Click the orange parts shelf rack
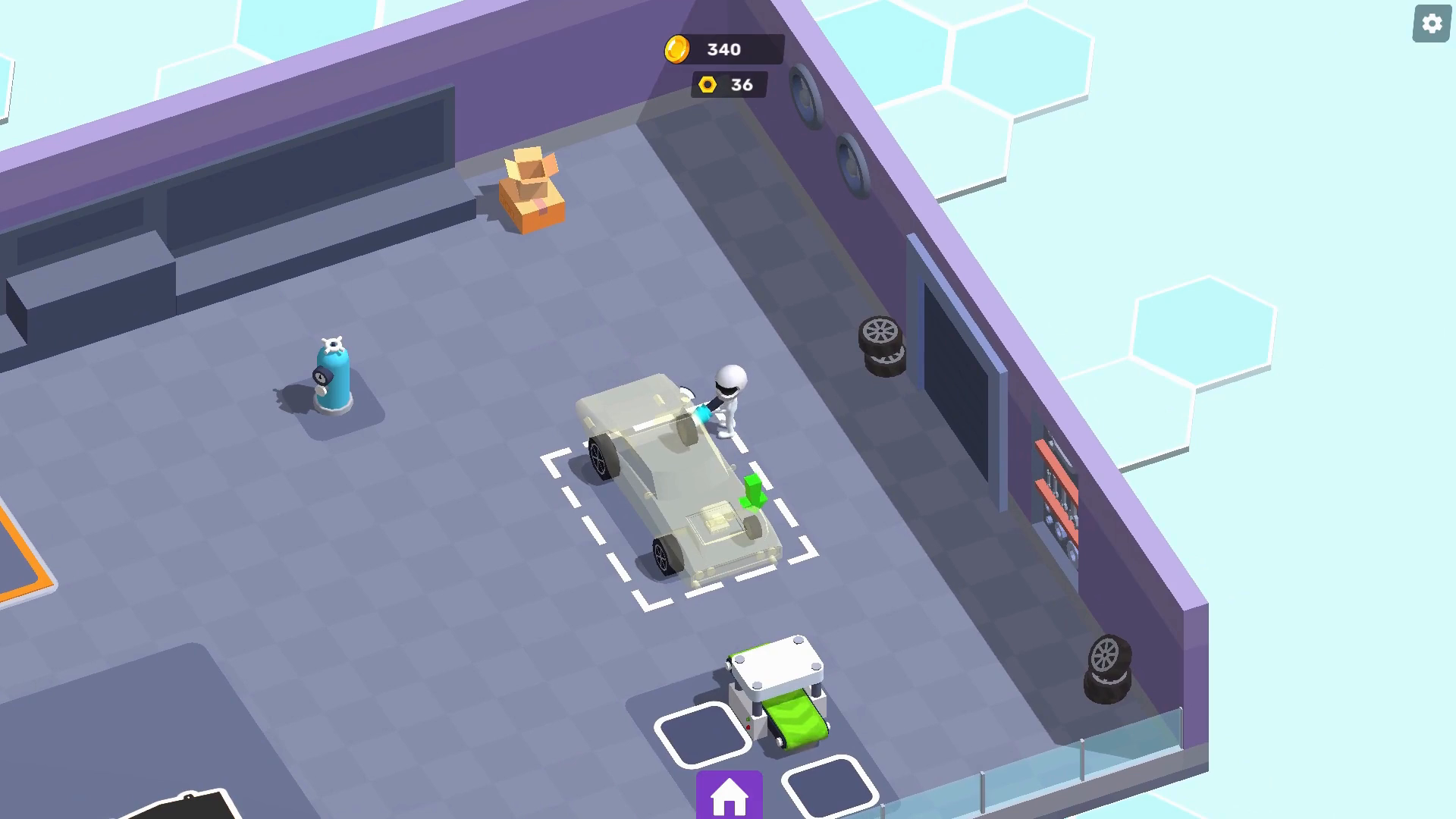This screenshot has height=819, width=1456. click(x=1058, y=493)
